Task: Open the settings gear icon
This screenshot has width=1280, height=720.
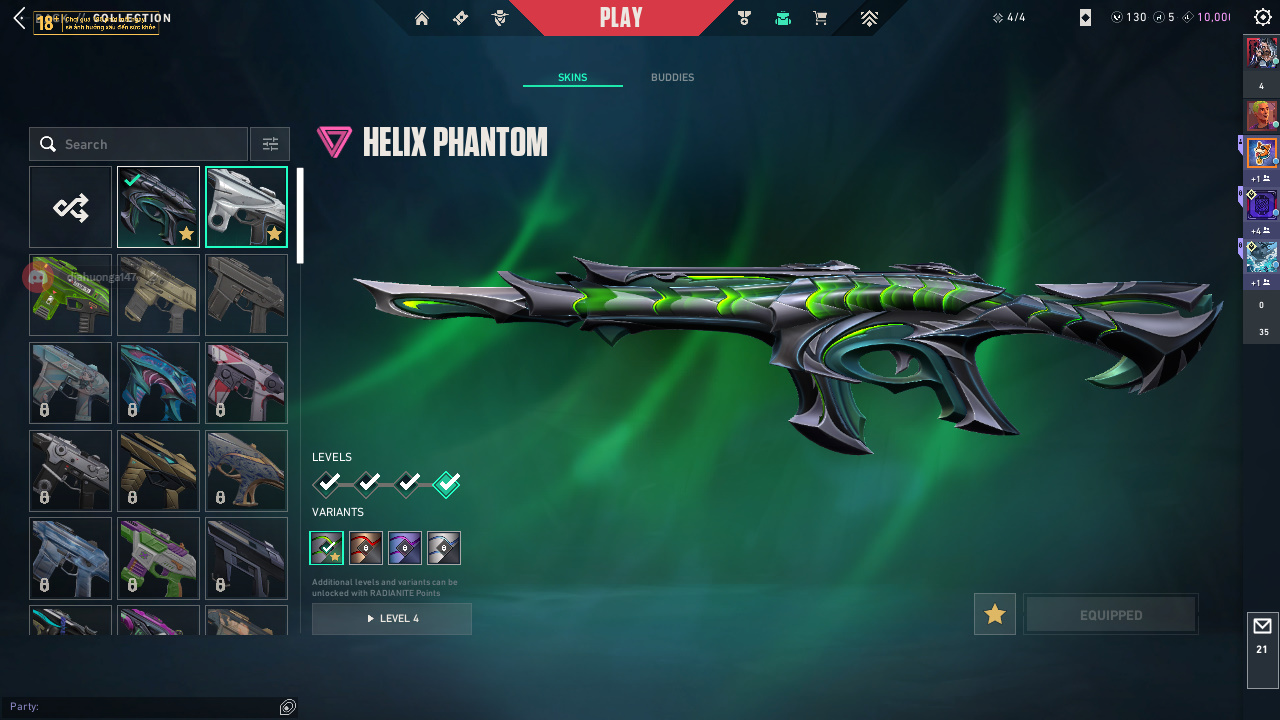Action: (x=1263, y=18)
